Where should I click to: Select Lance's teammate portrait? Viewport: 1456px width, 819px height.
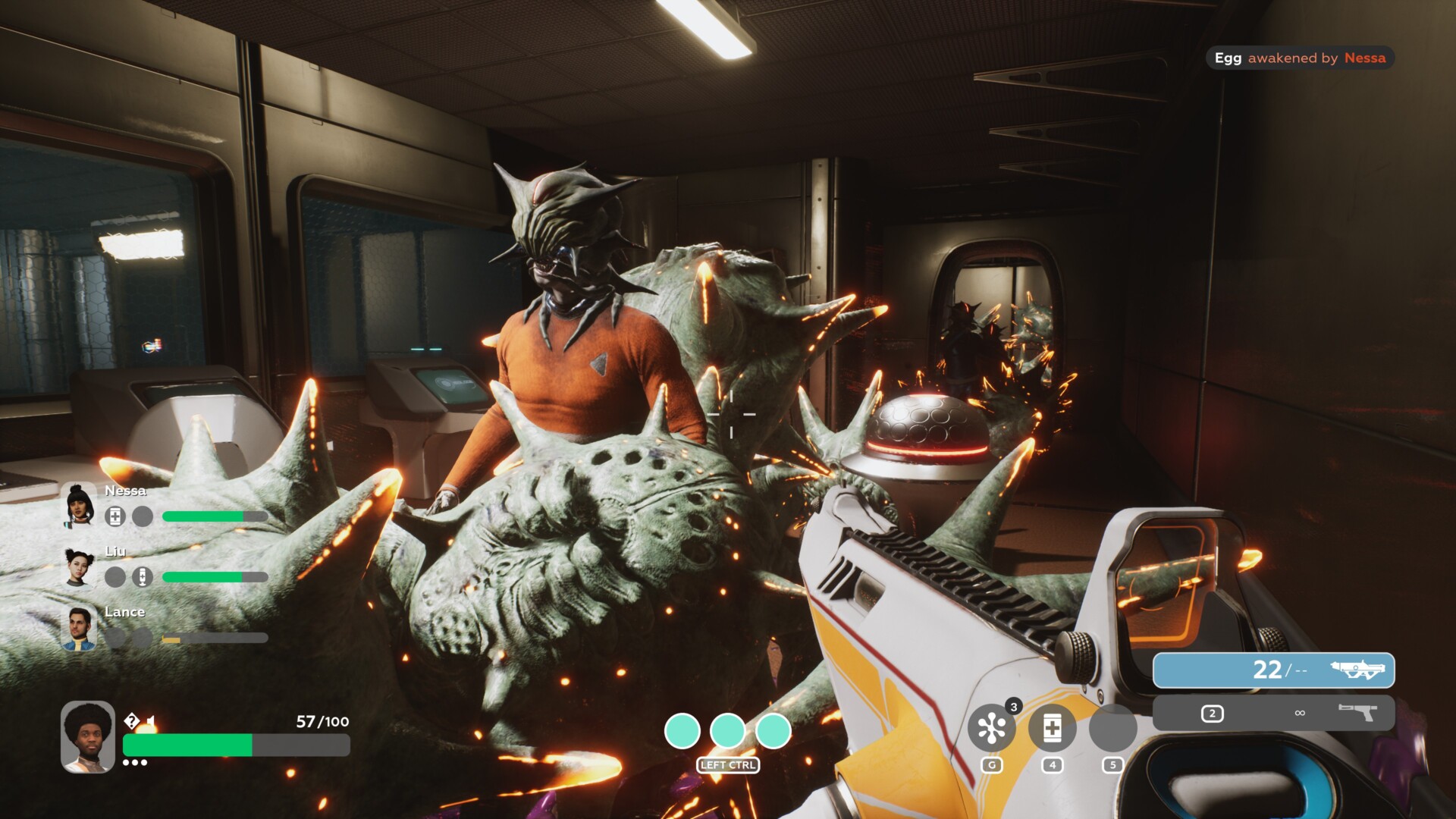79,628
